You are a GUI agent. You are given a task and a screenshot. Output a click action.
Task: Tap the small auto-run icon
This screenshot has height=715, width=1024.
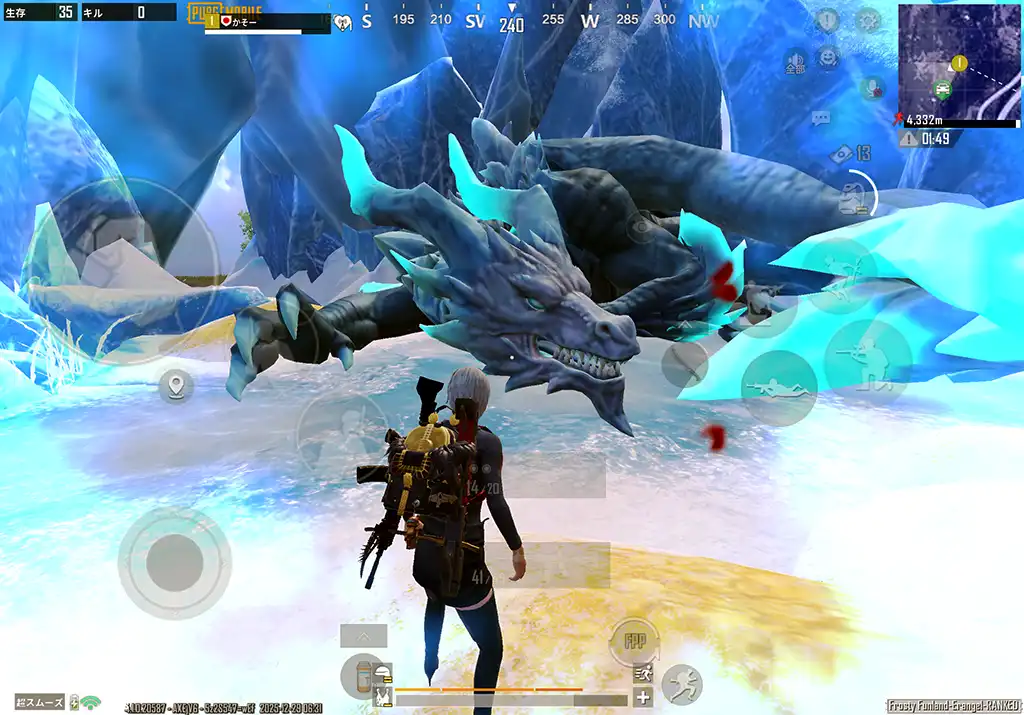[x=643, y=673]
